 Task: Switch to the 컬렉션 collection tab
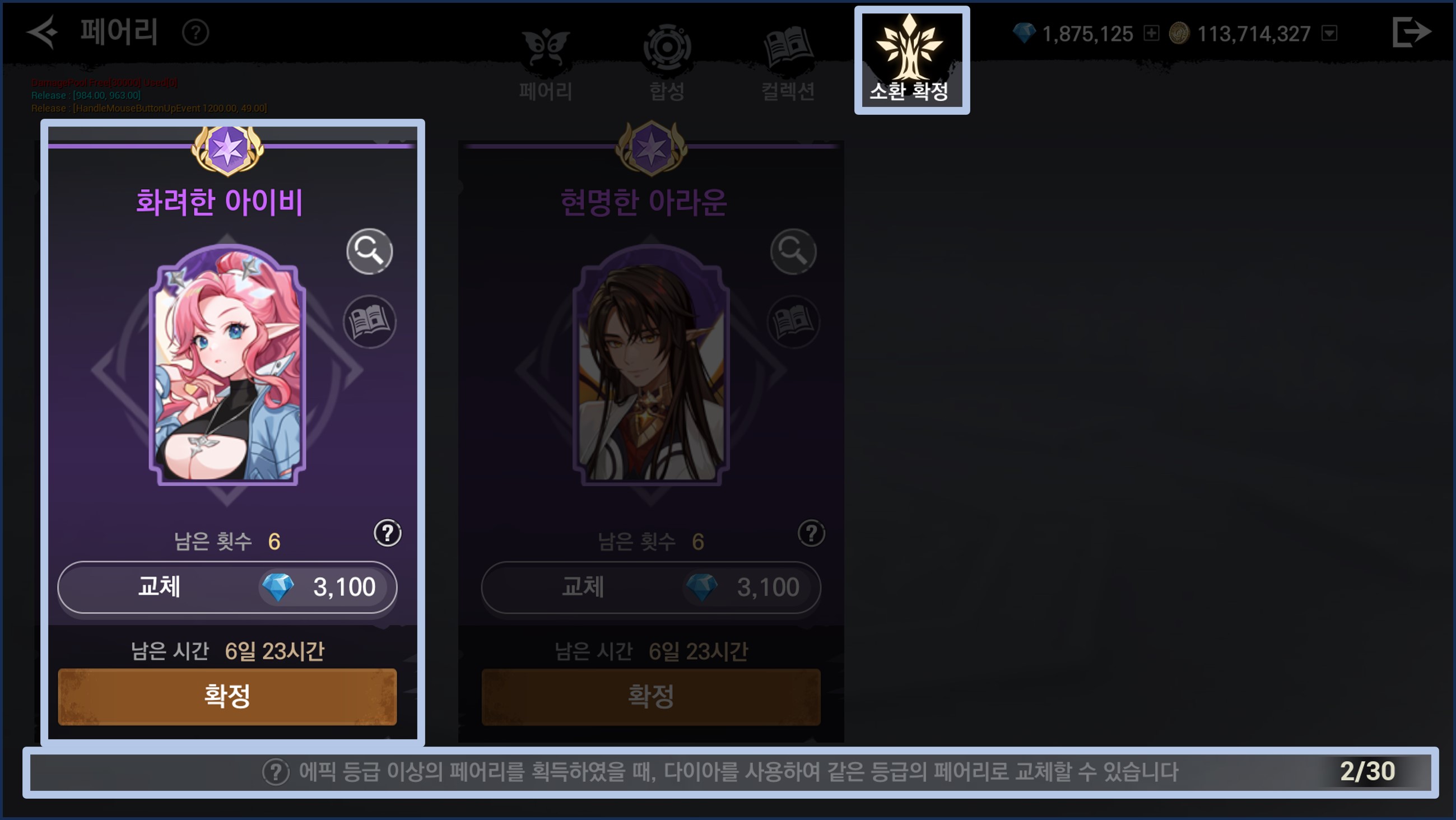(x=788, y=62)
